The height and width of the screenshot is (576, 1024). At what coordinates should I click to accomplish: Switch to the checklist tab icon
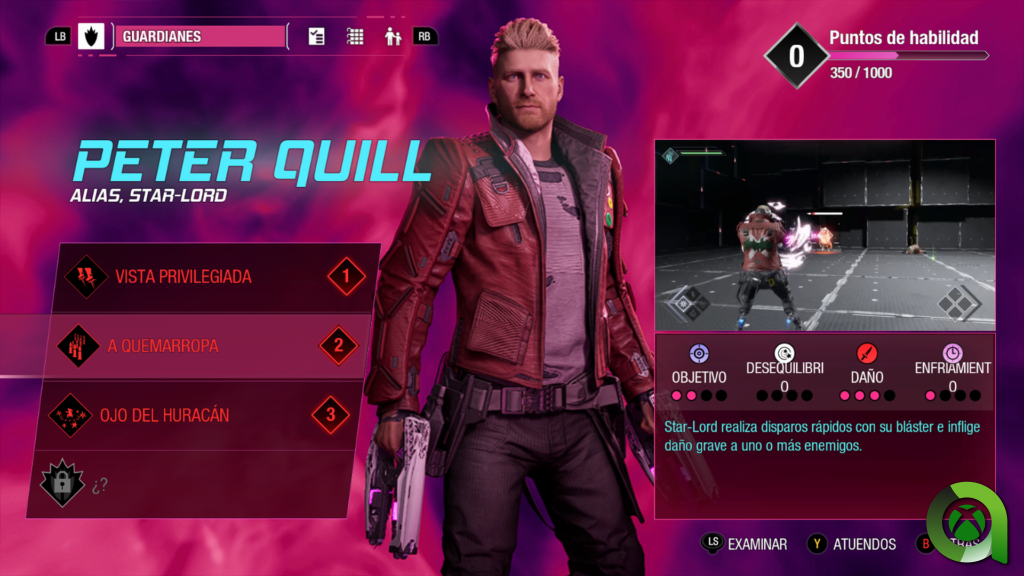tap(317, 37)
